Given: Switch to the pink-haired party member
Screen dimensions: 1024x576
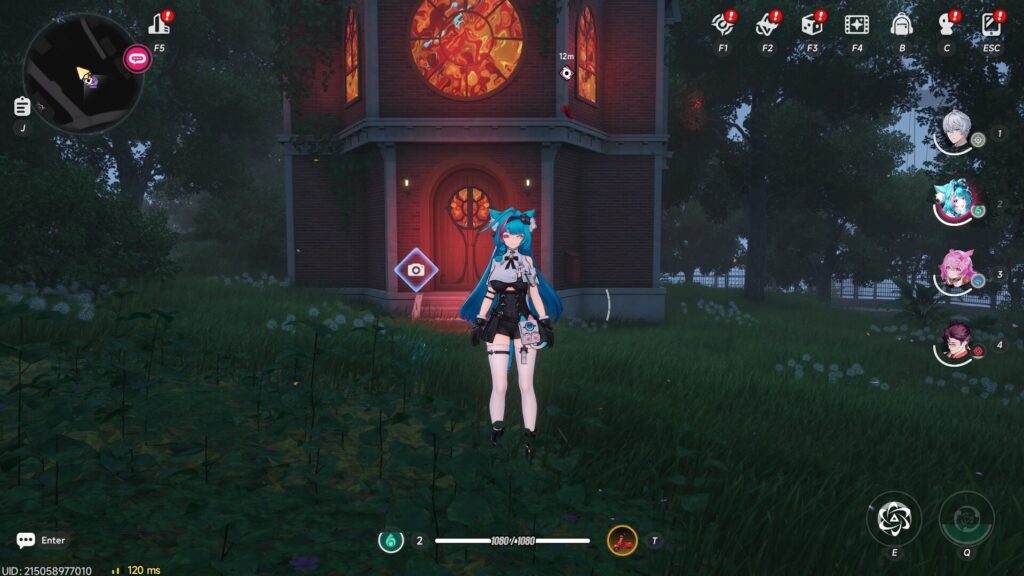Looking at the screenshot, I should pyautogui.click(x=955, y=271).
